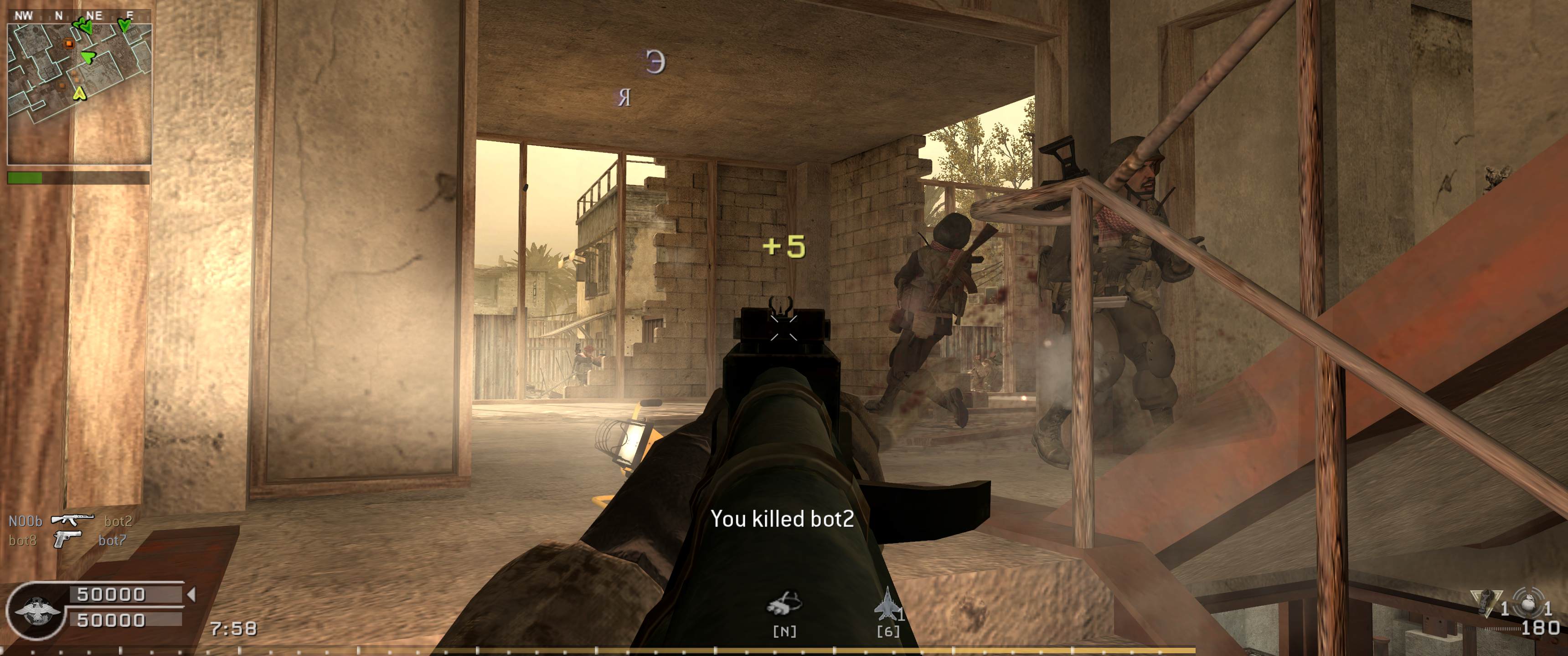Activate the airstrike jet icon

coord(886,604)
